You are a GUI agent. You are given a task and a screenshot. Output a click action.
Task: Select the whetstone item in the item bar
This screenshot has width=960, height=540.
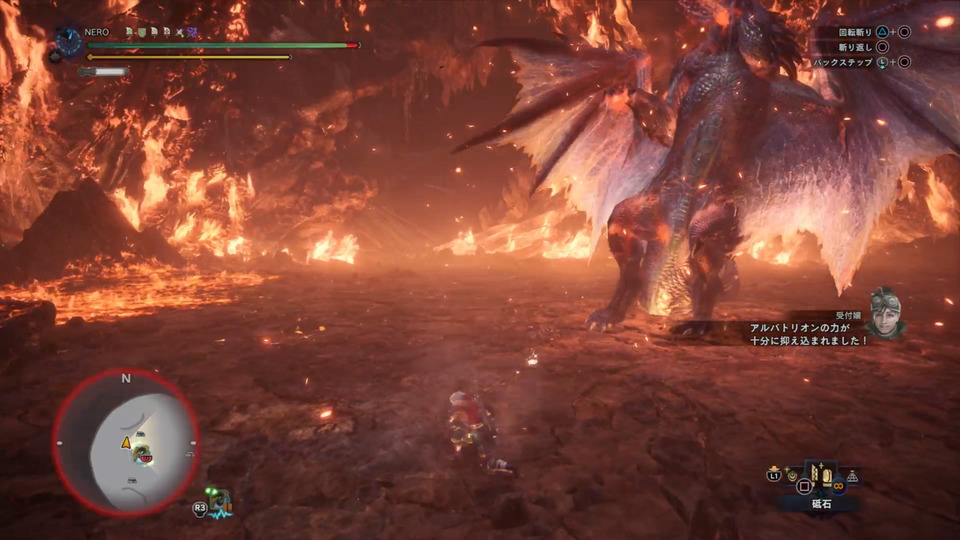(x=822, y=478)
